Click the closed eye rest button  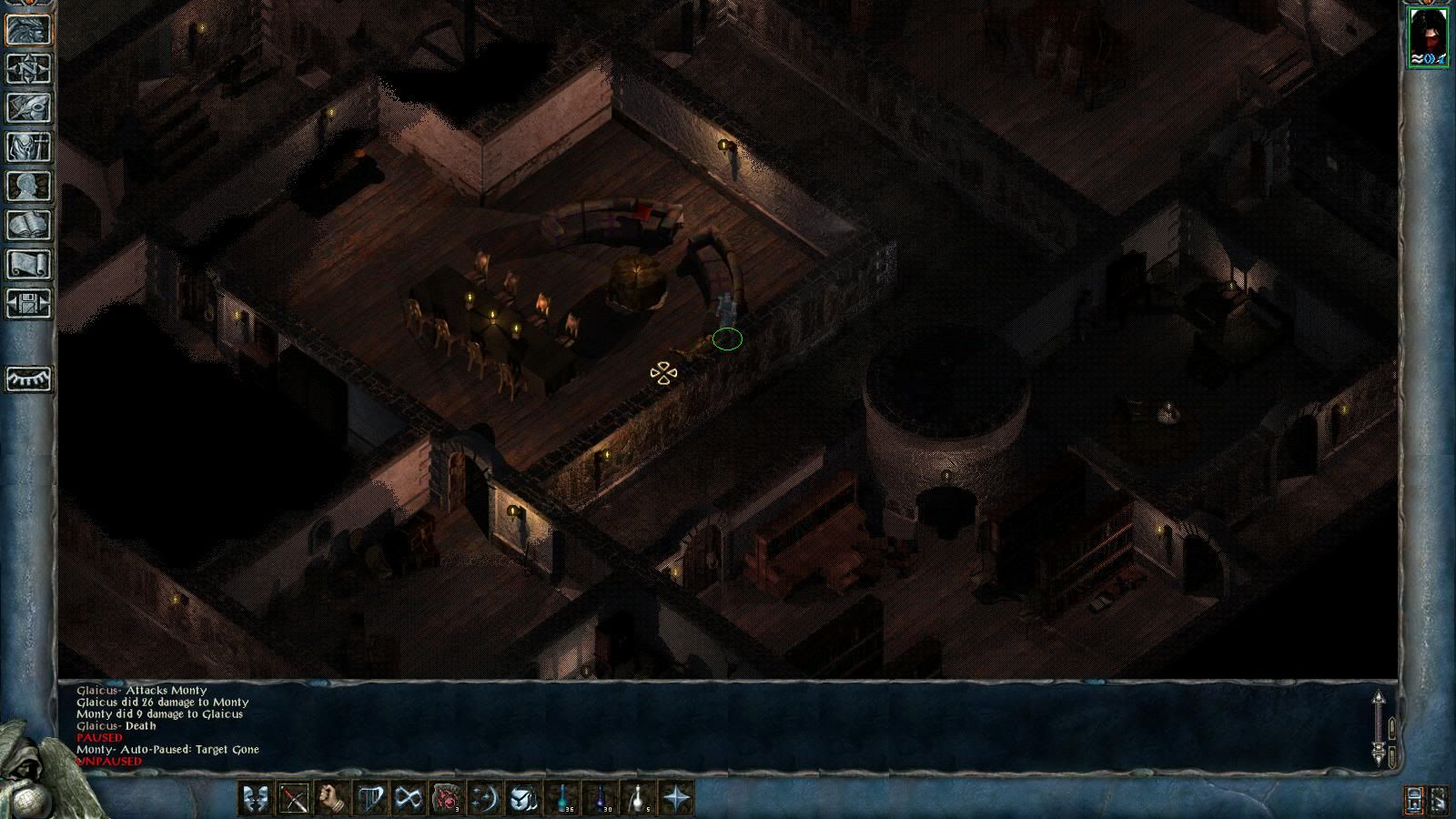point(28,378)
